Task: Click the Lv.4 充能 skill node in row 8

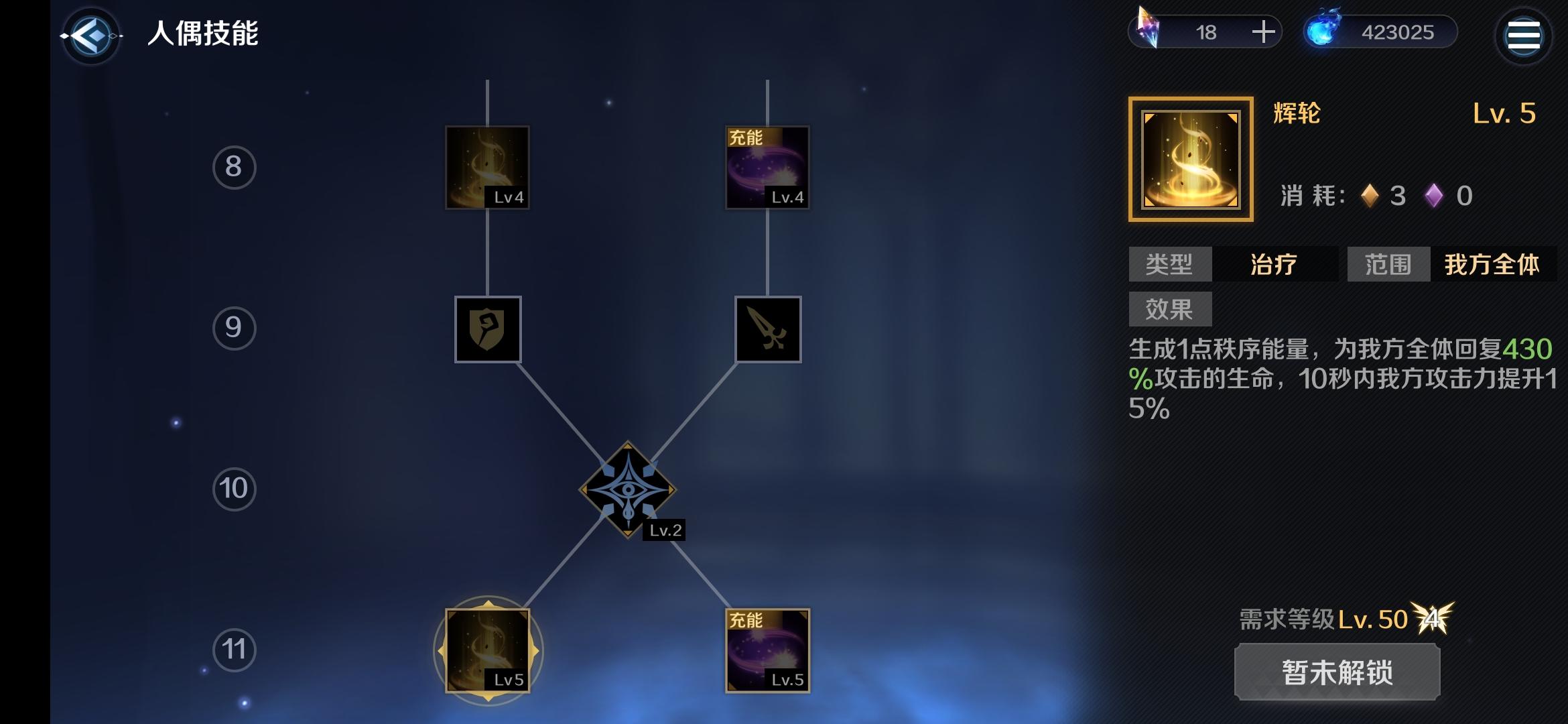Action: [x=769, y=166]
